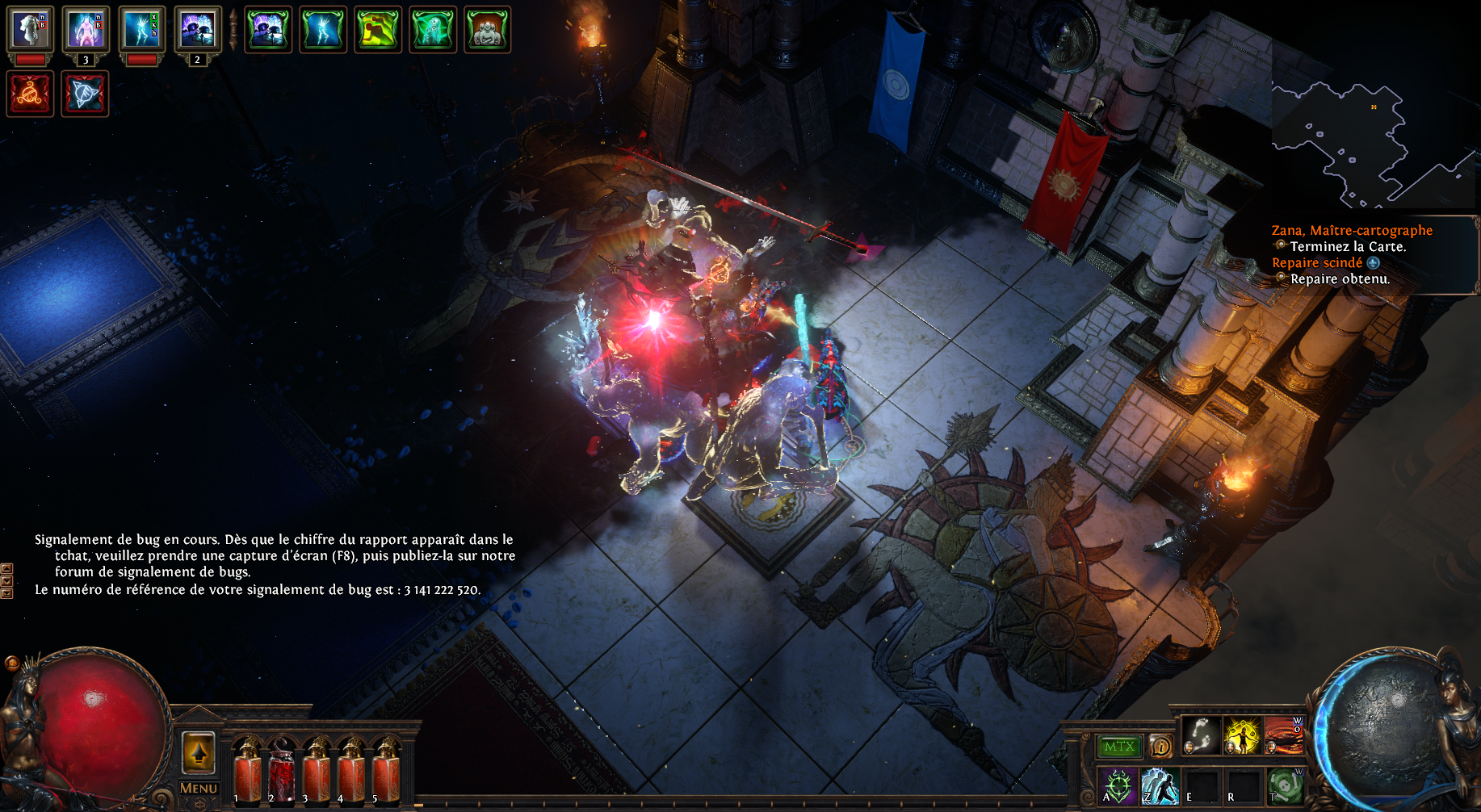This screenshot has height=812, width=1481.
Task: Click the Repaire scindé objective plus icon
Action: click(x=1374, y=263)
